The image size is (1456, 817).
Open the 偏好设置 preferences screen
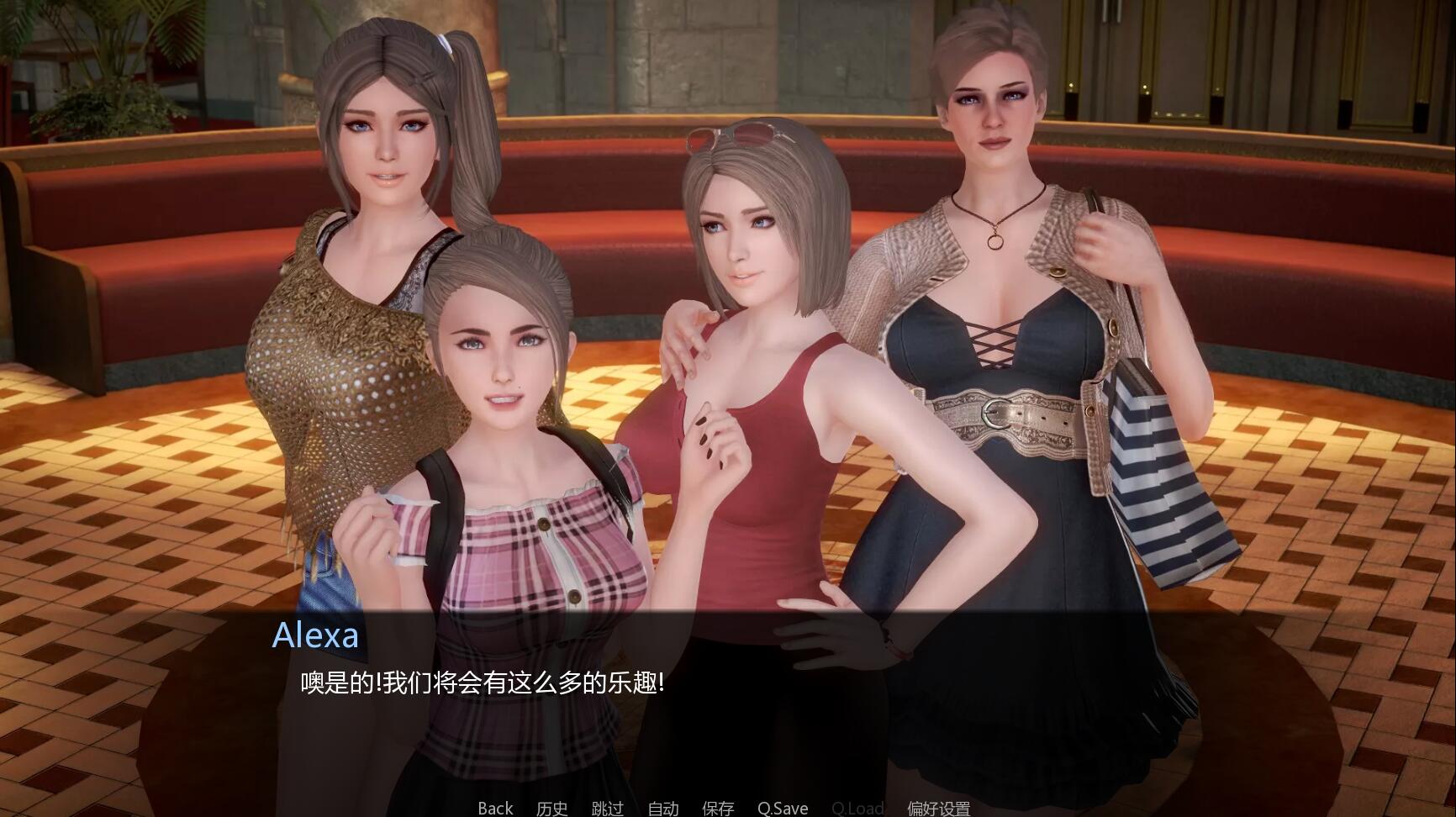(939, 809)
